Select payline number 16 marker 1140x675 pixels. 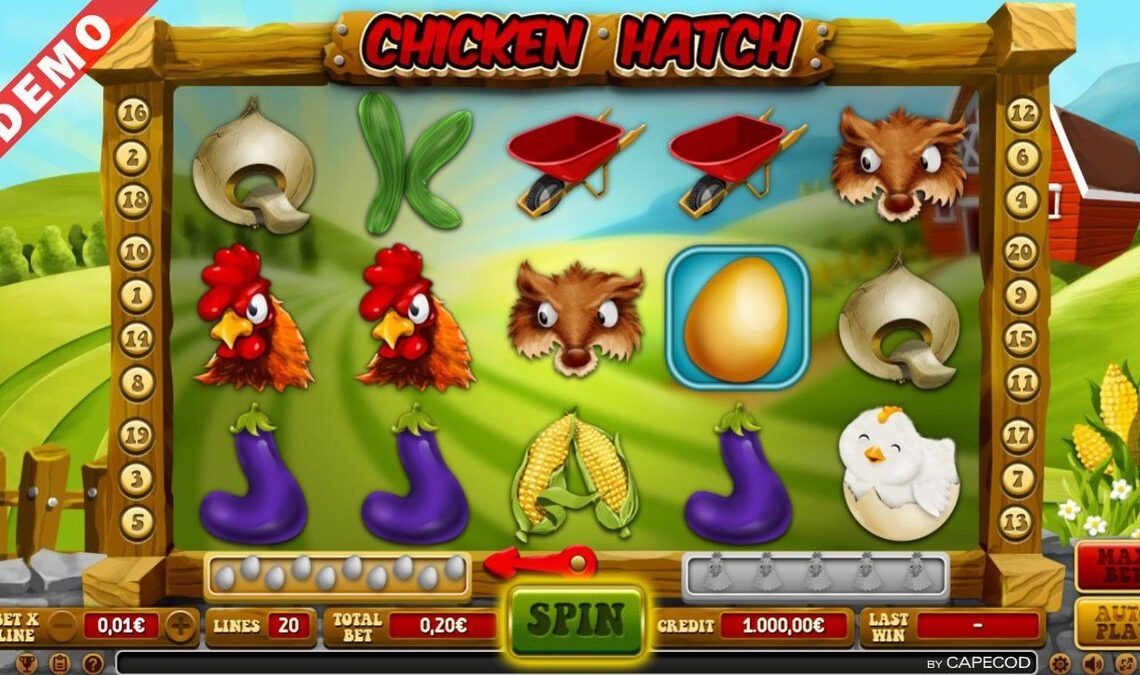pos(133,114)
